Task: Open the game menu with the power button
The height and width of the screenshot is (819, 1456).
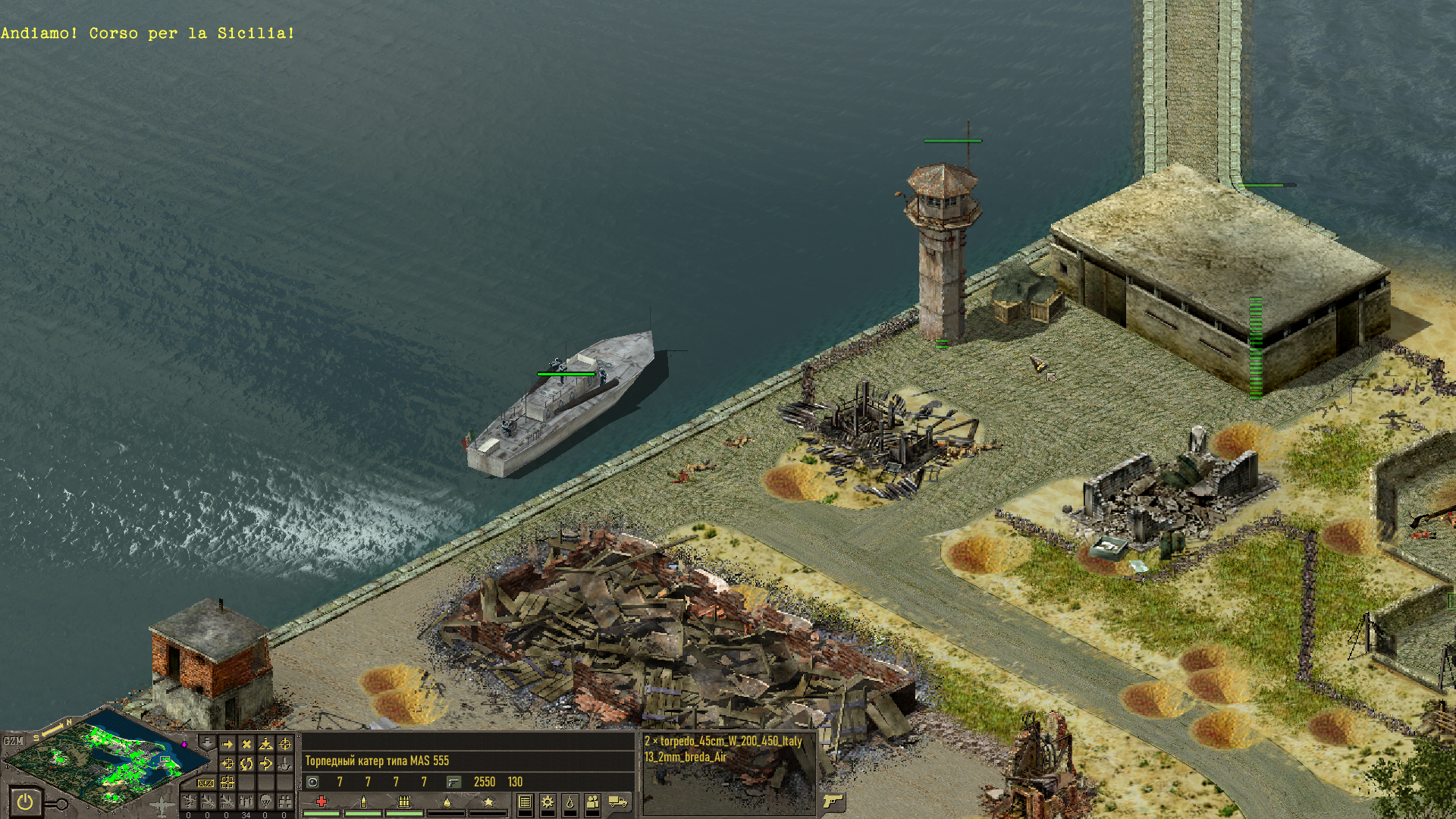Action: [x=25, y=802]
